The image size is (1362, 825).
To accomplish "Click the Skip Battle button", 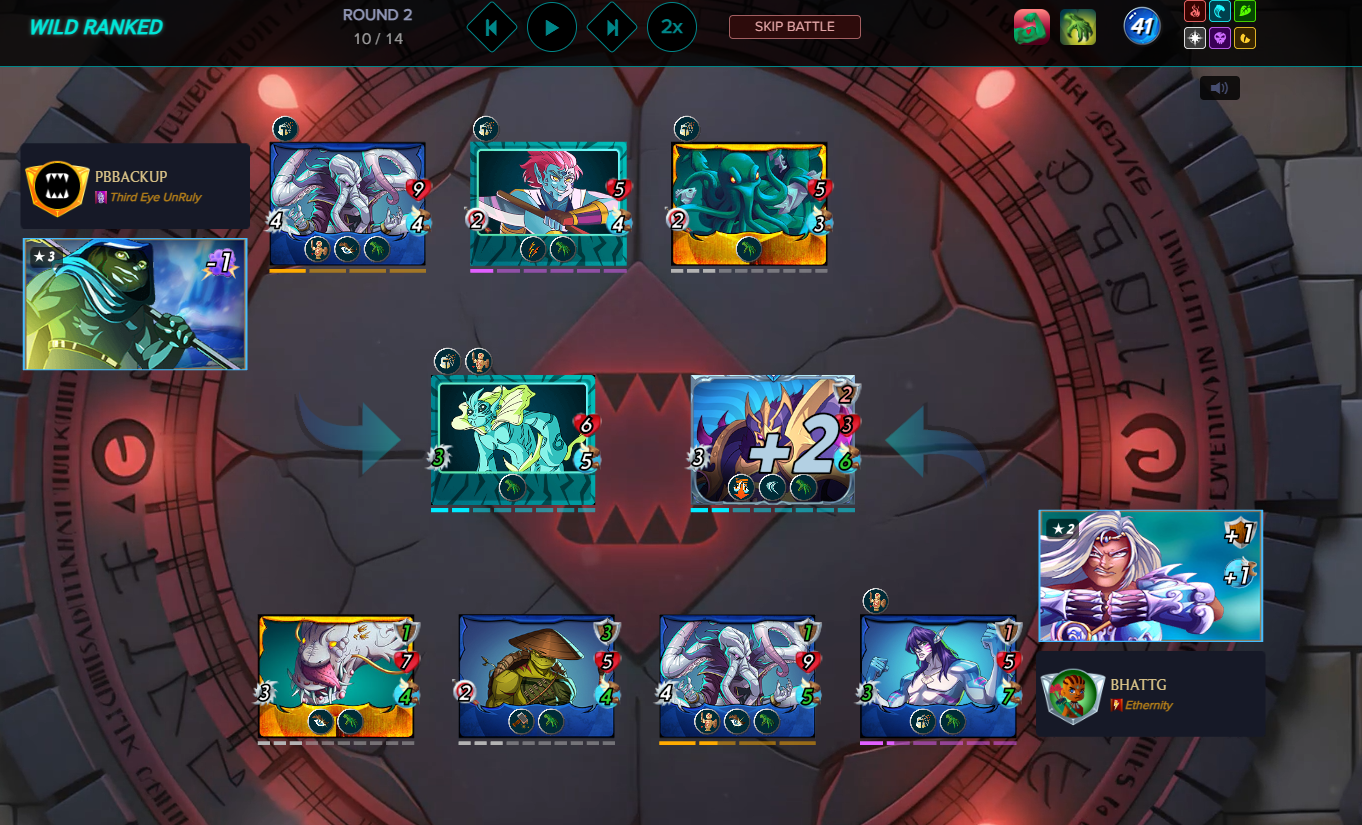I will click(794, 27).
